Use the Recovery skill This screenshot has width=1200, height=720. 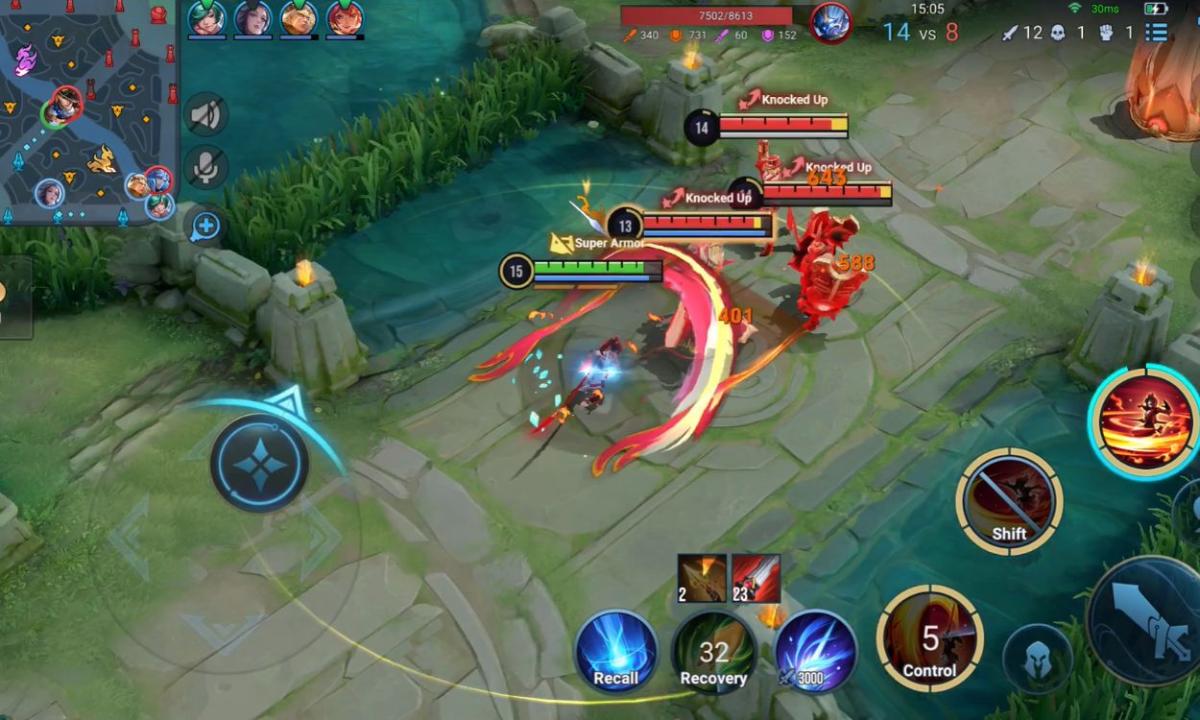(x=714, y=652)
